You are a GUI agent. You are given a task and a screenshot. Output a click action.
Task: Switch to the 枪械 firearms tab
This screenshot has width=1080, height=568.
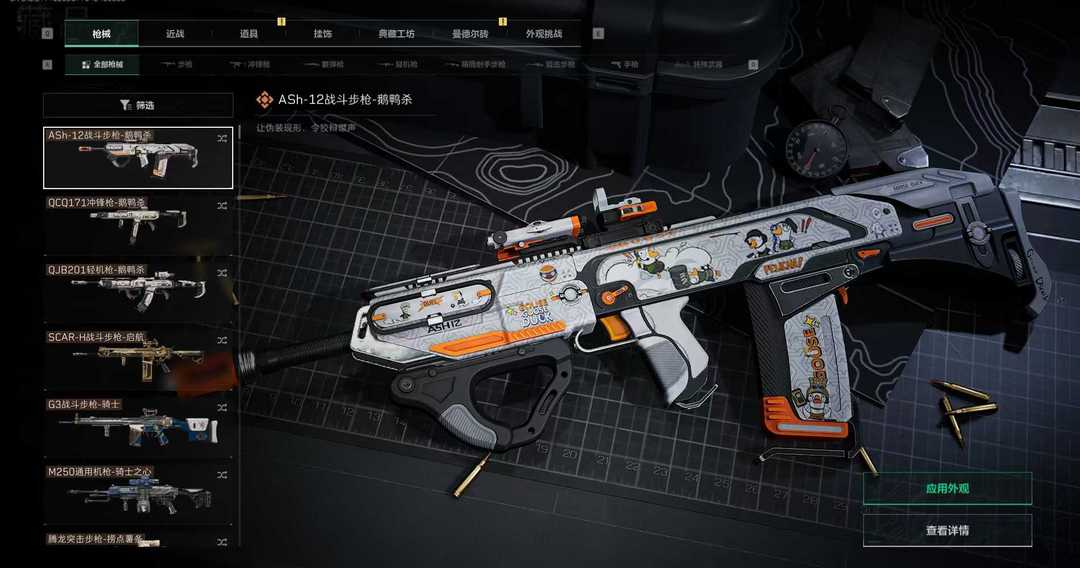[101, 34]
